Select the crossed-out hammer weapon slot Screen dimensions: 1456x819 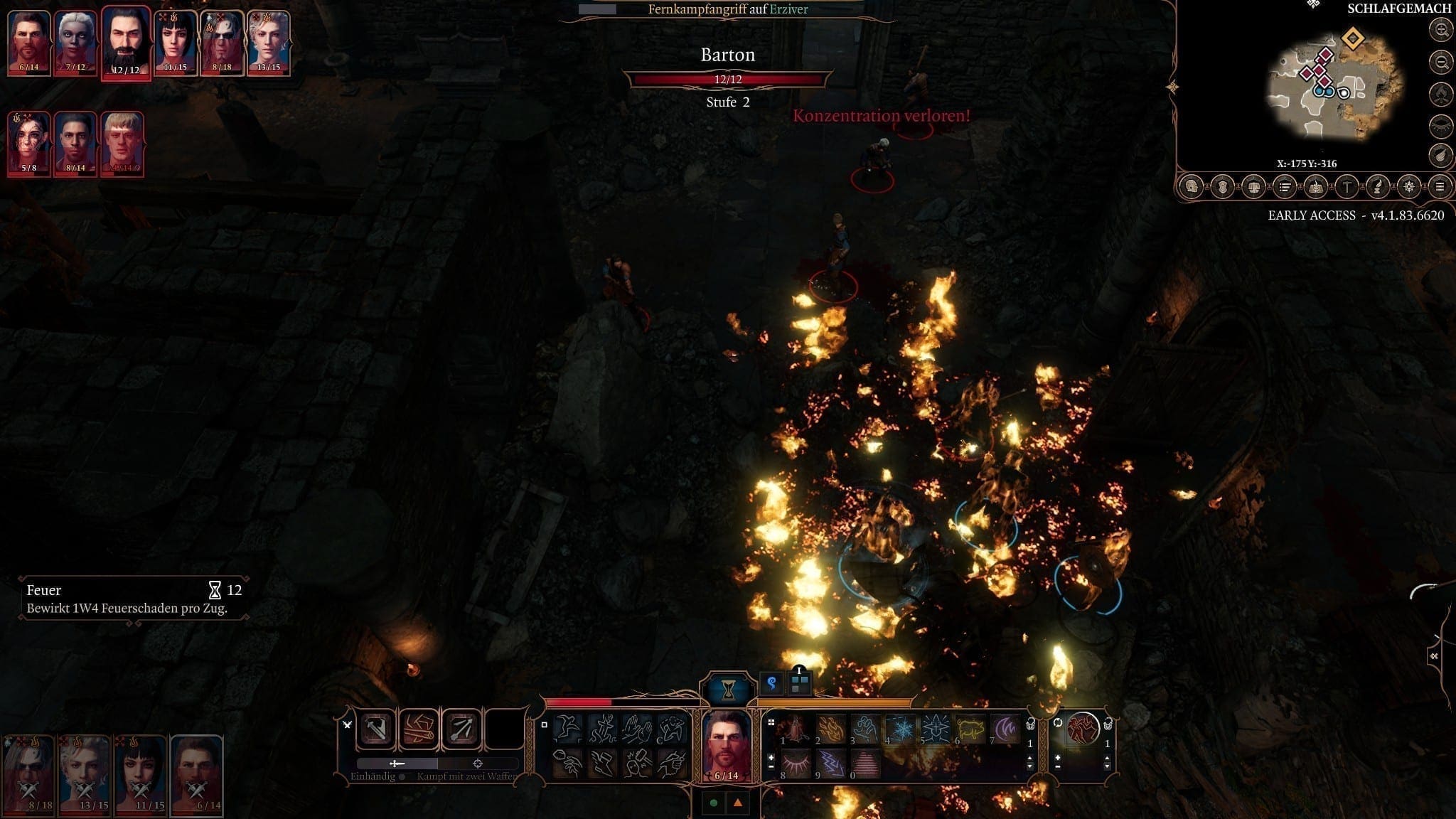pos(376,729)
